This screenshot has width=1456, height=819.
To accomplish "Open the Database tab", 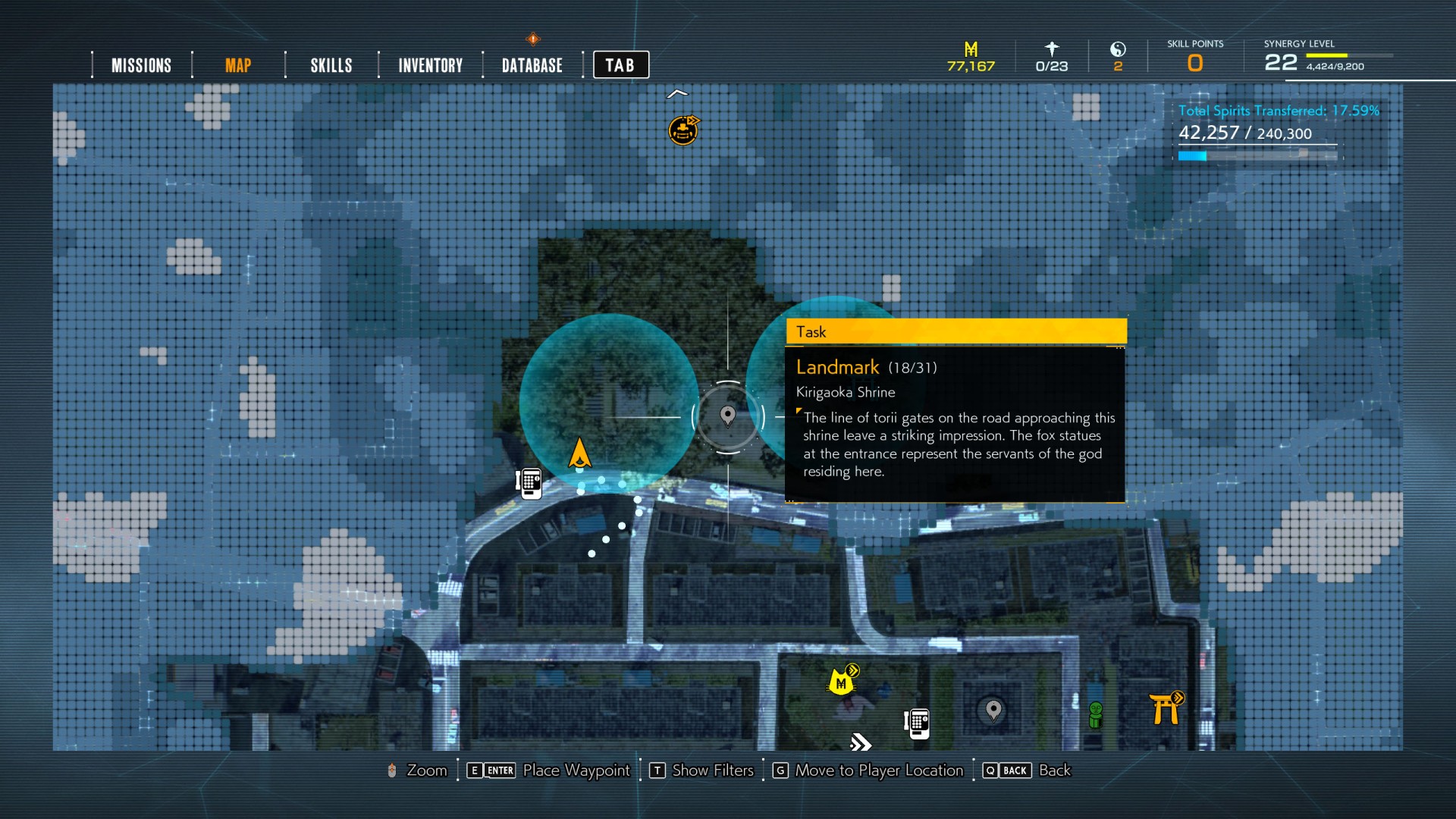I will click(x=532, y=65).
